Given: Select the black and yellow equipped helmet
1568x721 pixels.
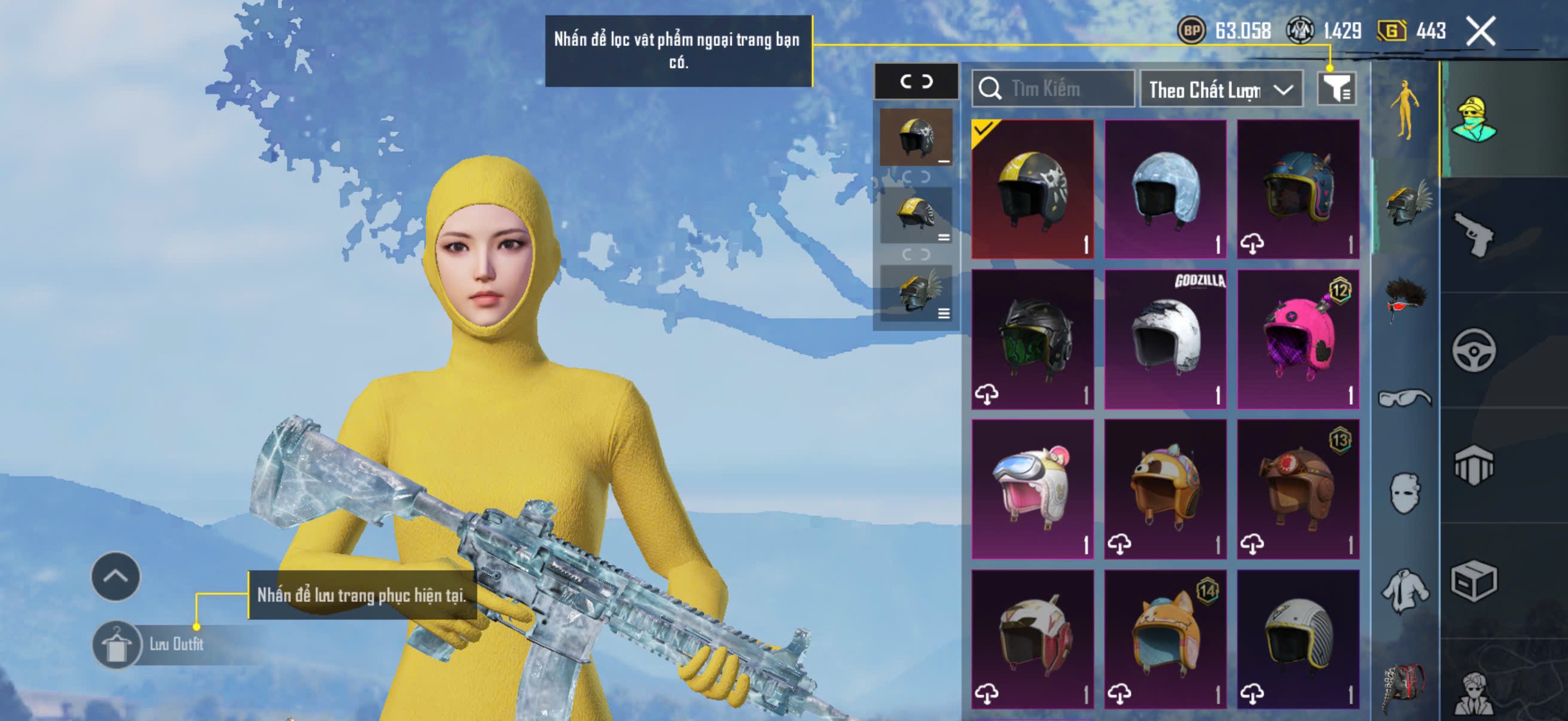Looking at the screenshot, I should tap(1032, 190).
